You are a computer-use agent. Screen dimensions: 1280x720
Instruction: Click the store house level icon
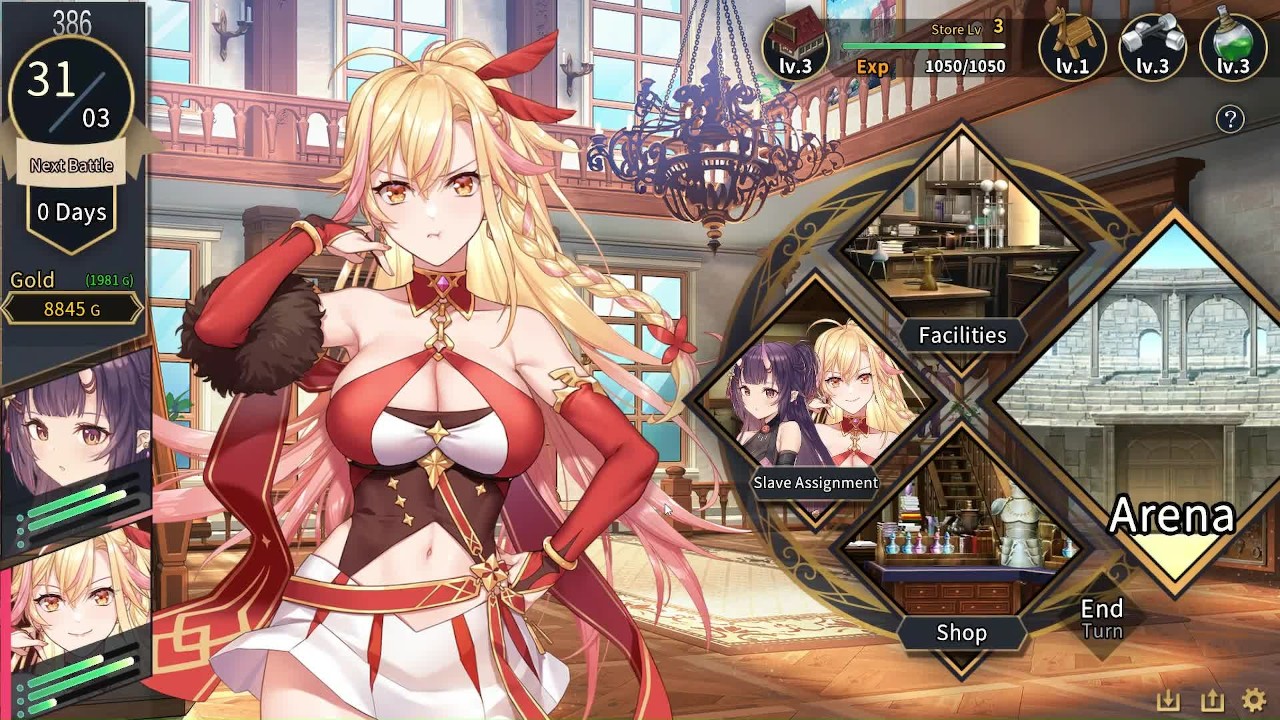pyautogui.click(x=796, y=45)
